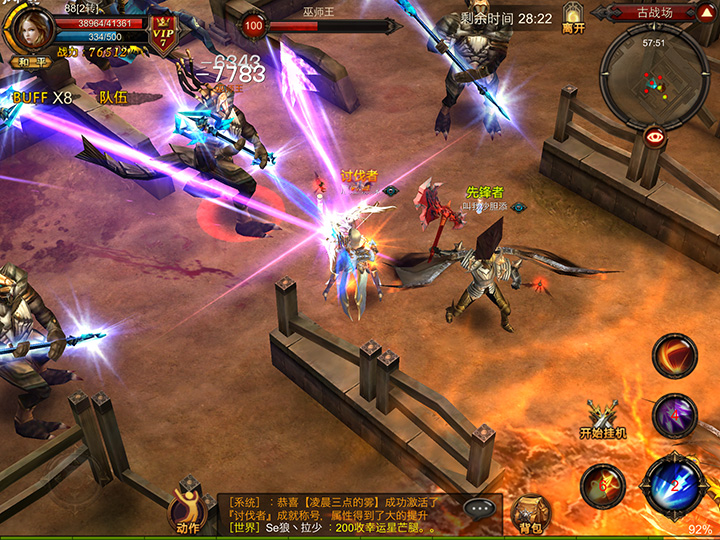Activate the orange crescent slash skill

pos(674,356)
